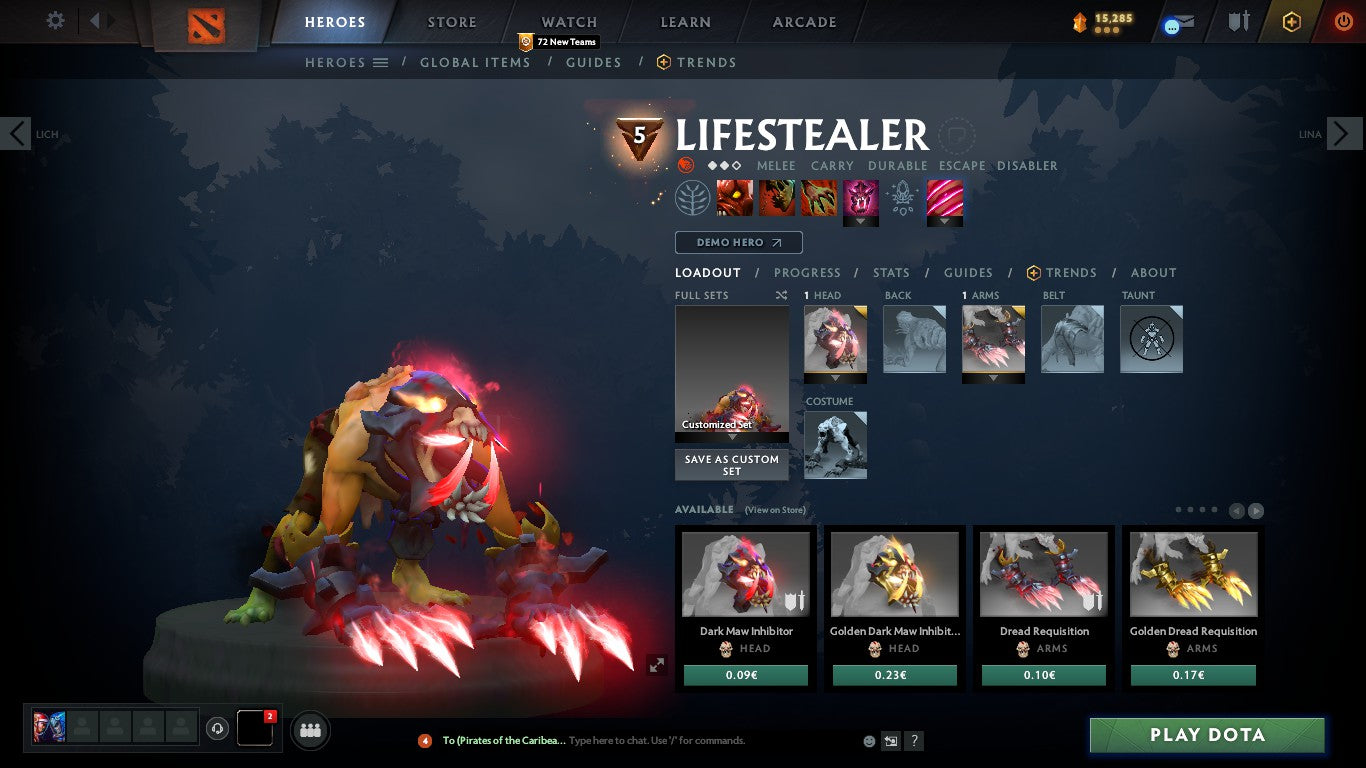Click the DEMO HERO button

(x=738, y=242)
